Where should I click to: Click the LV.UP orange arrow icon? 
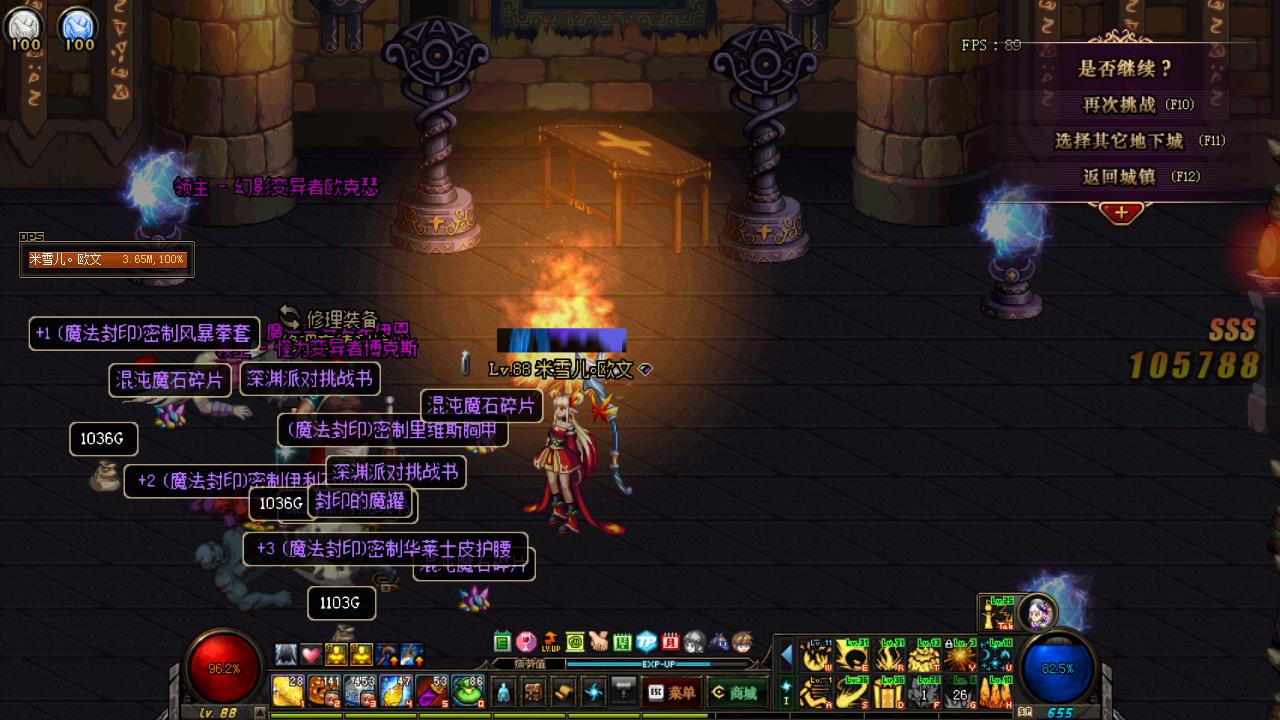coord(551,642)
